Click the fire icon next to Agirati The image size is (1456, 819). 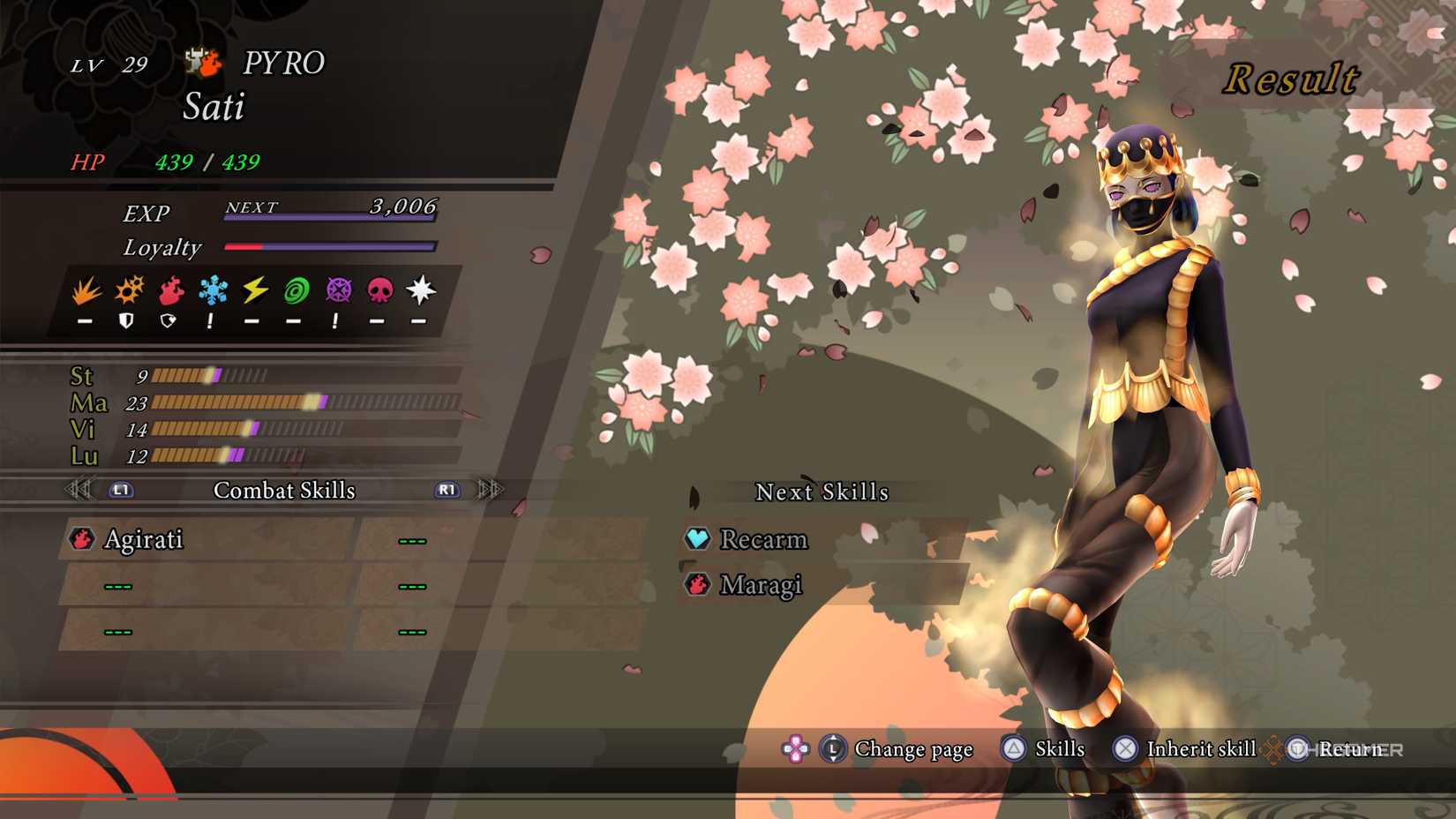[82, 539]
